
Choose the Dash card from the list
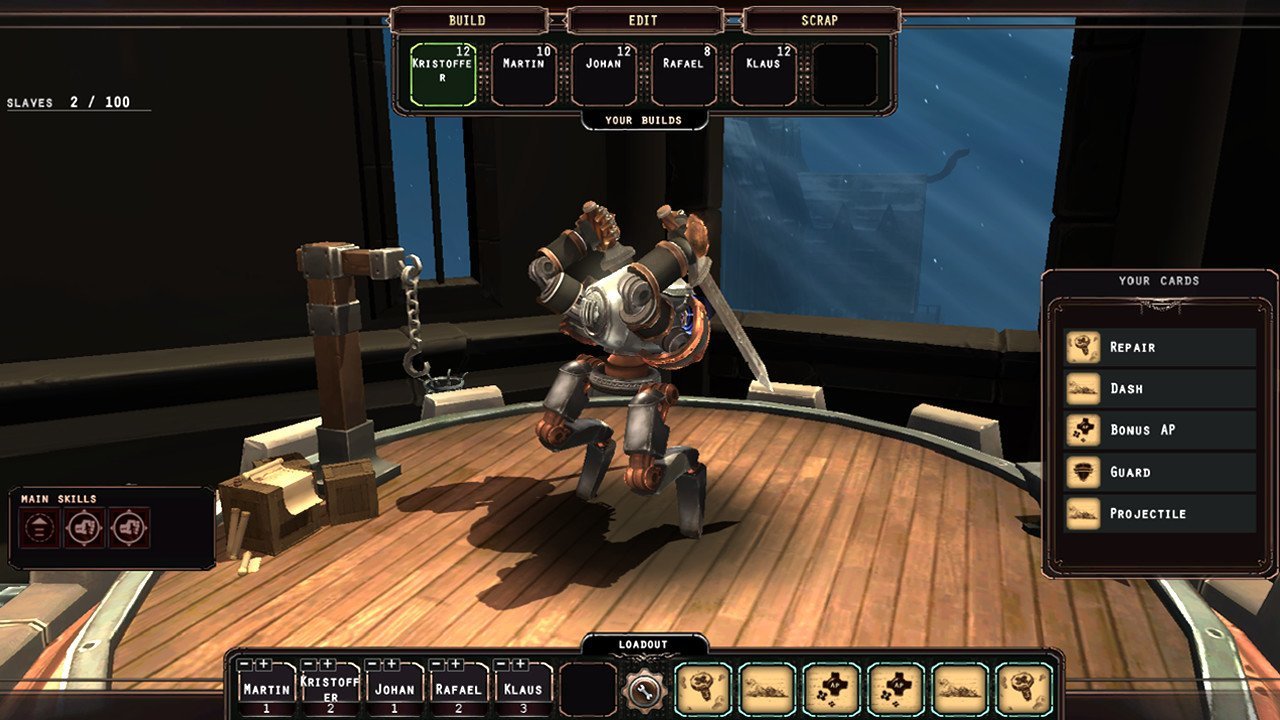pyautogui.click(x=1160, y=388)
